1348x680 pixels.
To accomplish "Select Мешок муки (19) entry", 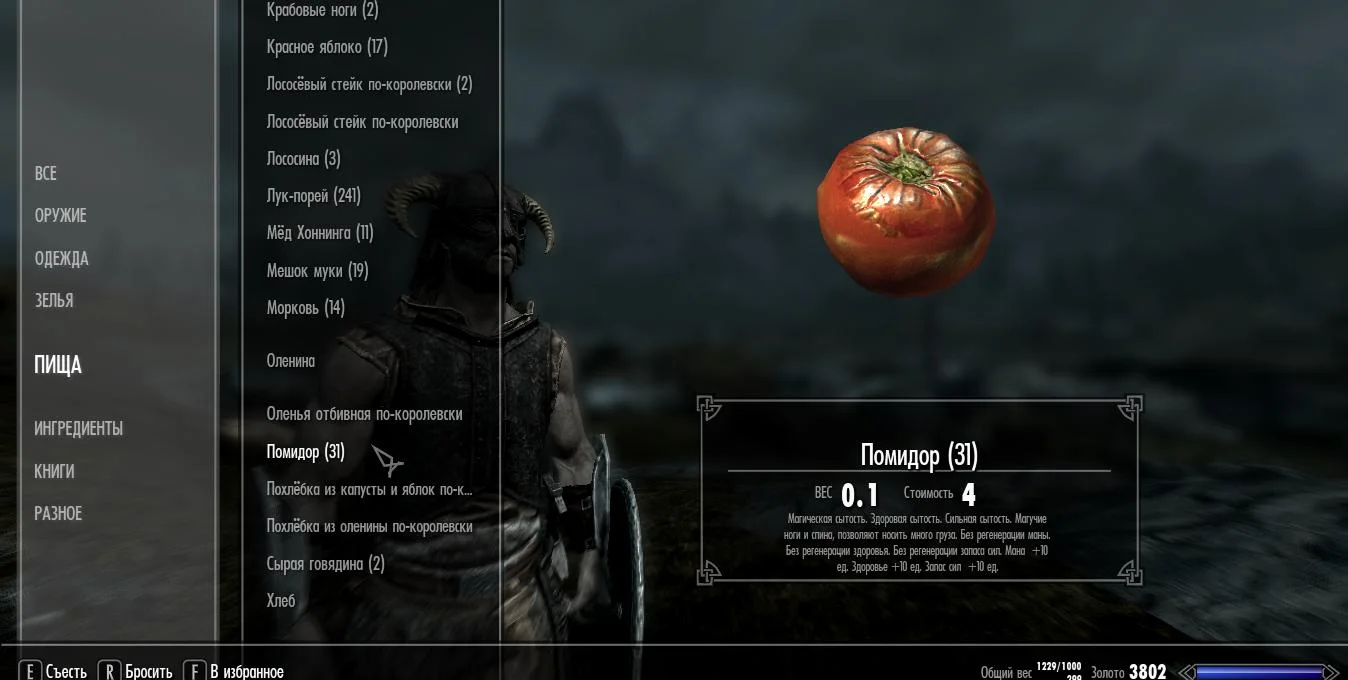I will (x=317, y=271).
